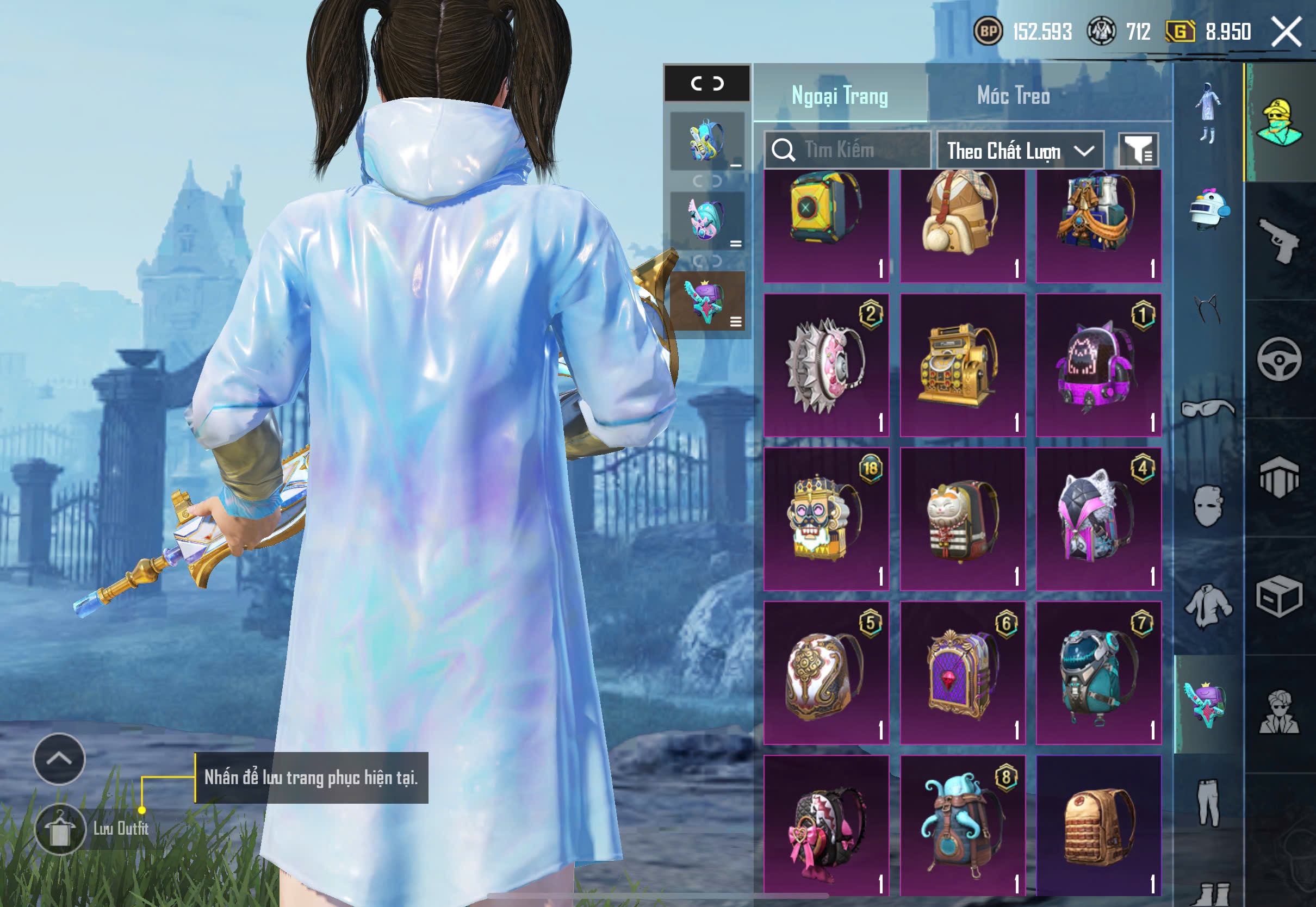
Task: Select the chicken helmet slot
Action: click(1208, 209)
